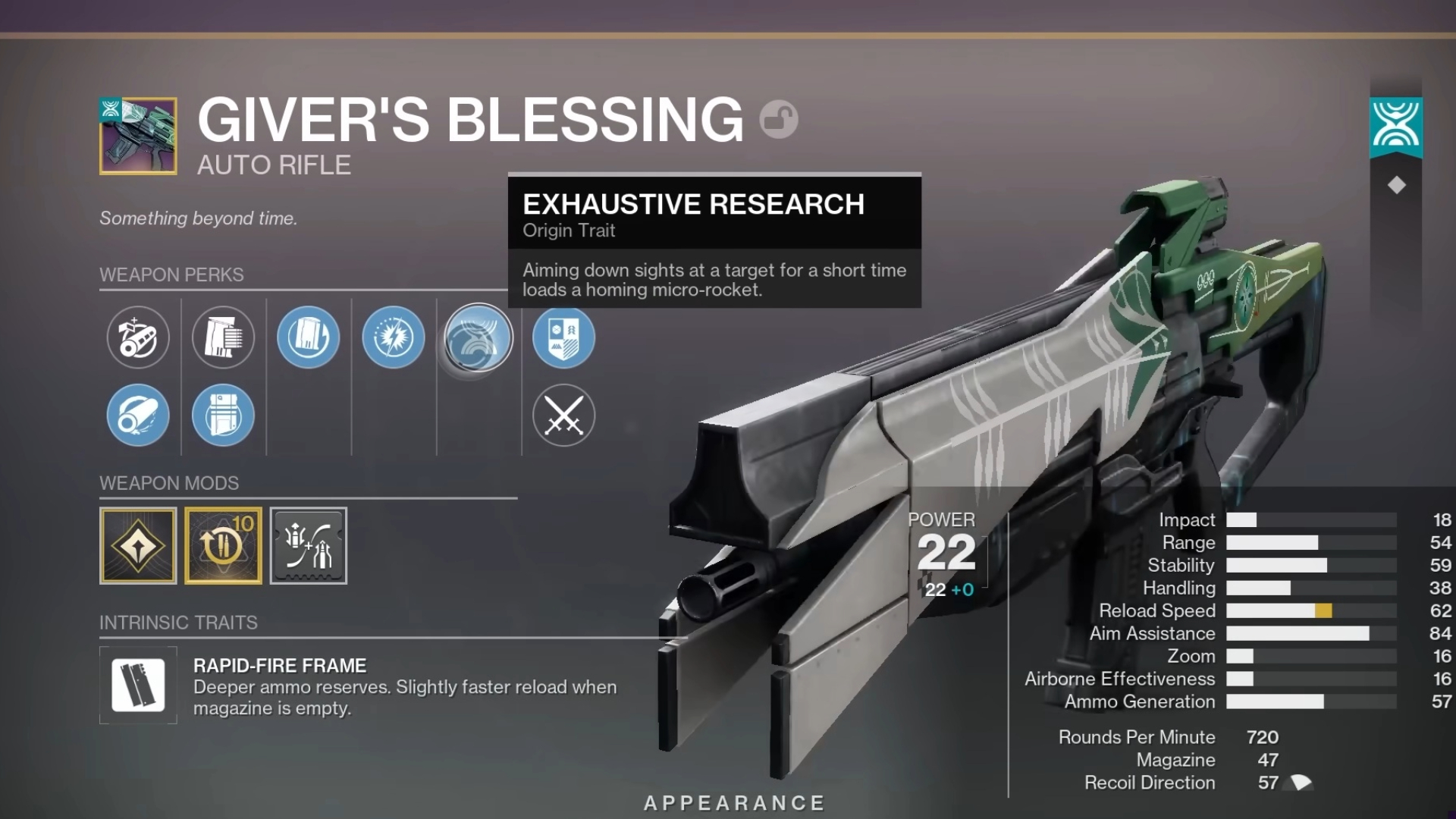The width and height of the screenshot is (1456, 819).
Task: Open the gold diamond weapon mod slot
Action: [x=138, y=546]
